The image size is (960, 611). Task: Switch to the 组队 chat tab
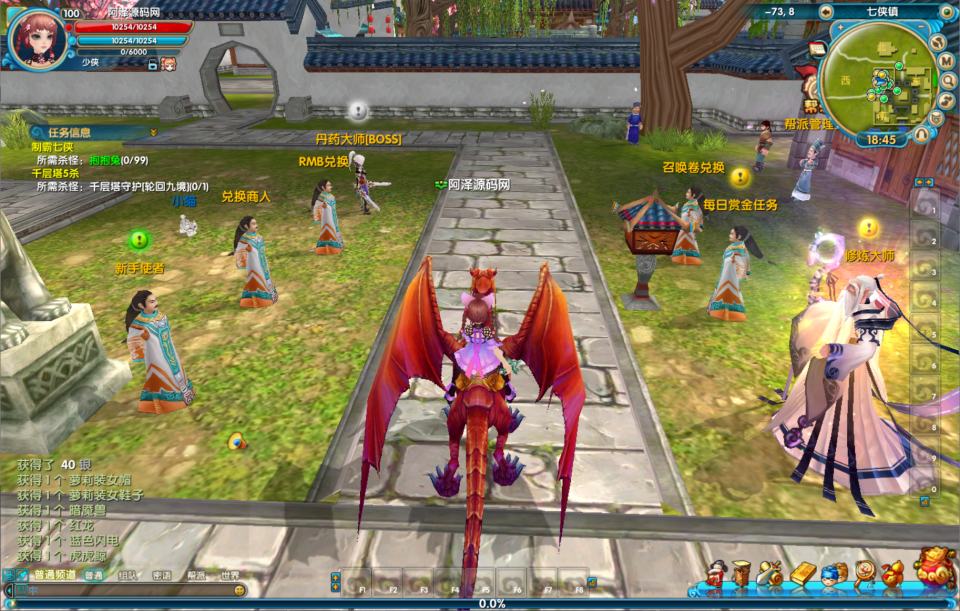click(x=128, y=575)
